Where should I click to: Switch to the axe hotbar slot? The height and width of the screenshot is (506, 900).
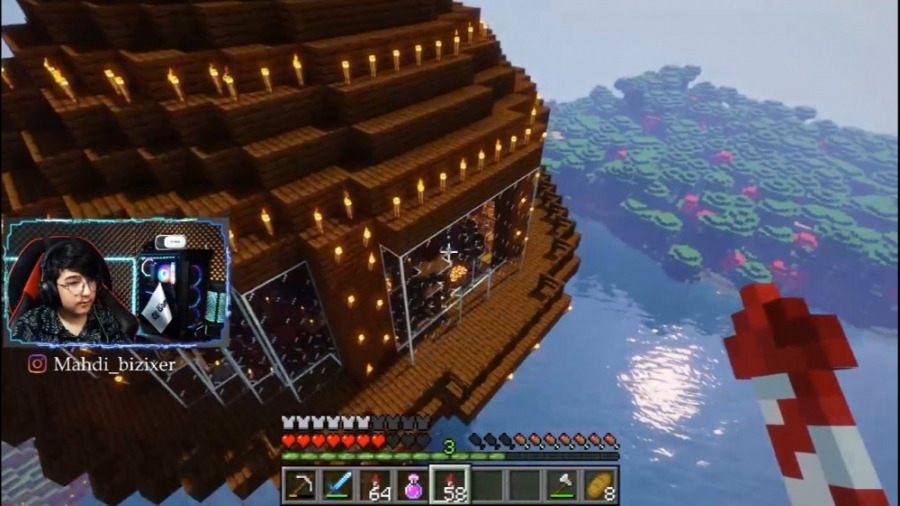(562, 485)
